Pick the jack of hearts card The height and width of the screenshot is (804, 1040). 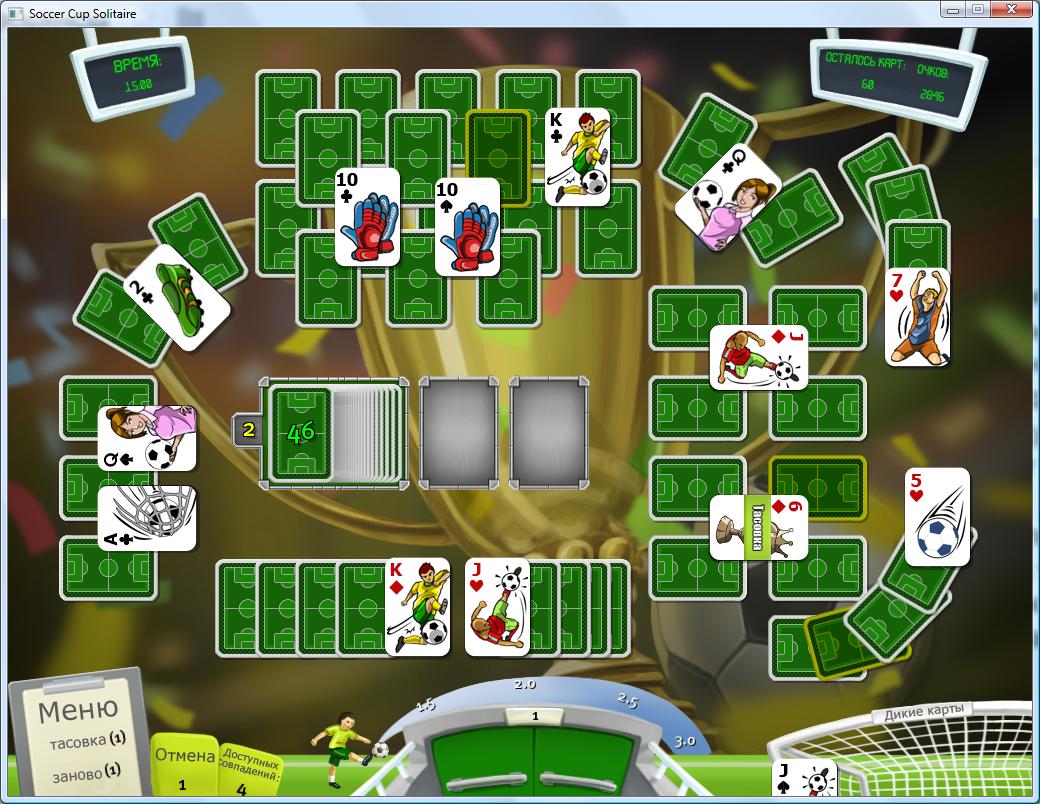(x=497, y=607)
